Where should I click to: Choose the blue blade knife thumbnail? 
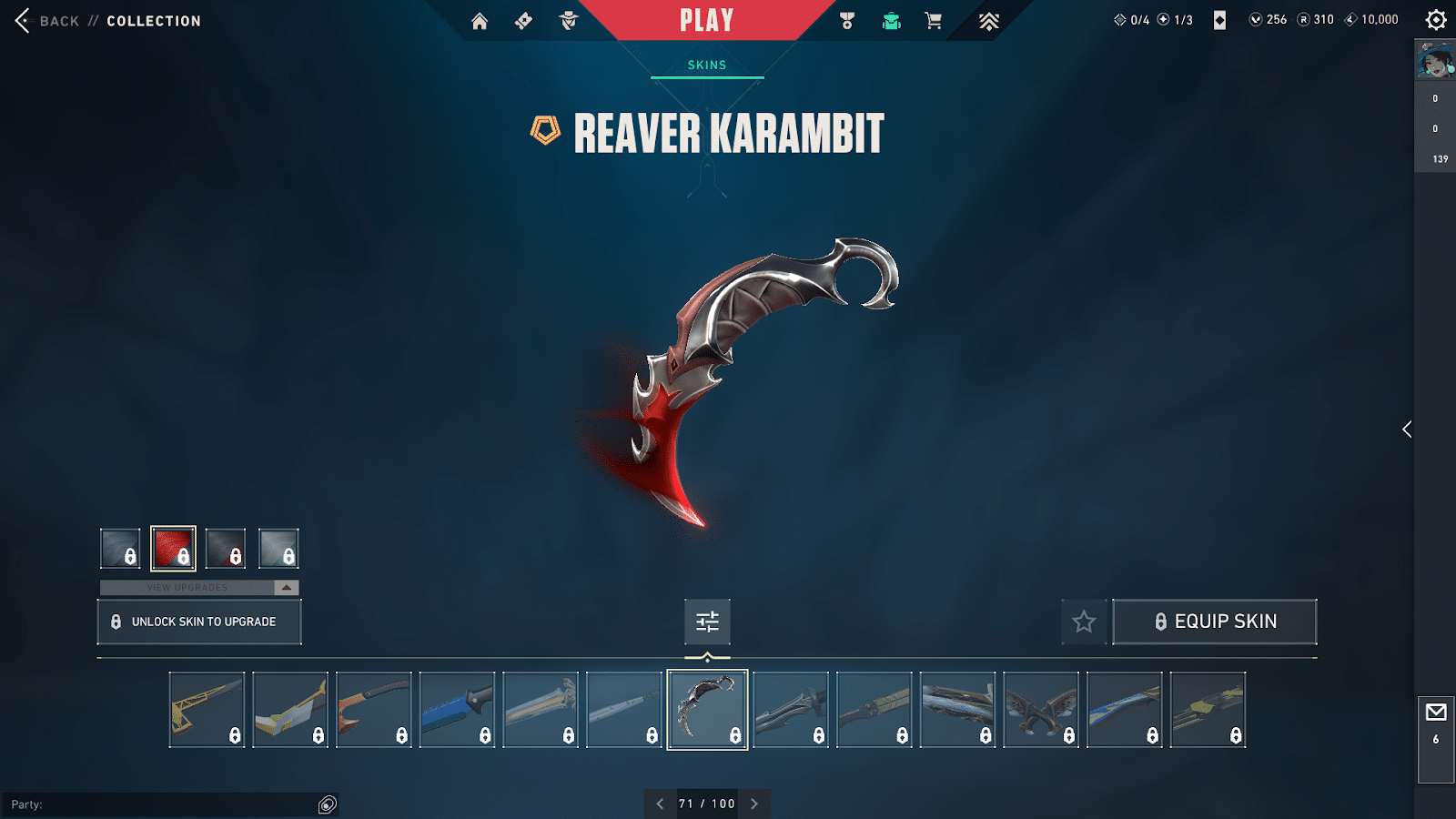[x=457, y=710]
